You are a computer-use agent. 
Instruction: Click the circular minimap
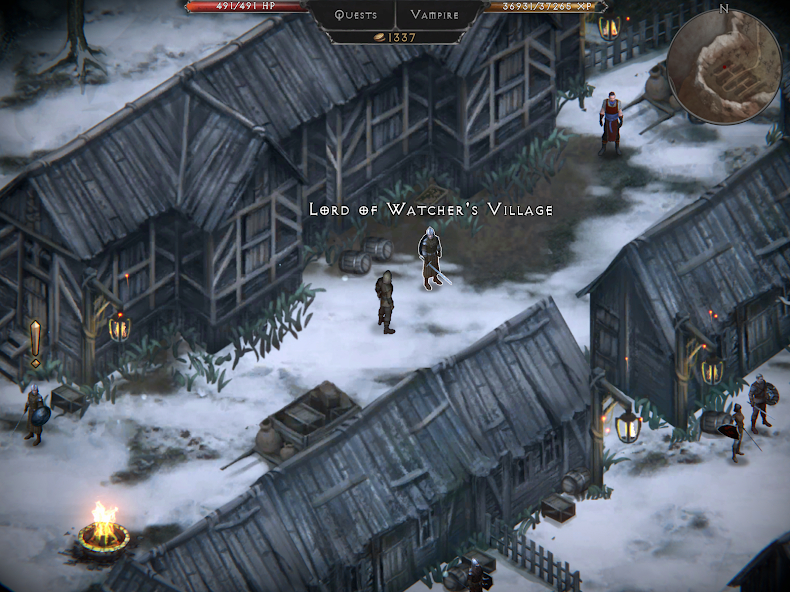coord(724,66)
